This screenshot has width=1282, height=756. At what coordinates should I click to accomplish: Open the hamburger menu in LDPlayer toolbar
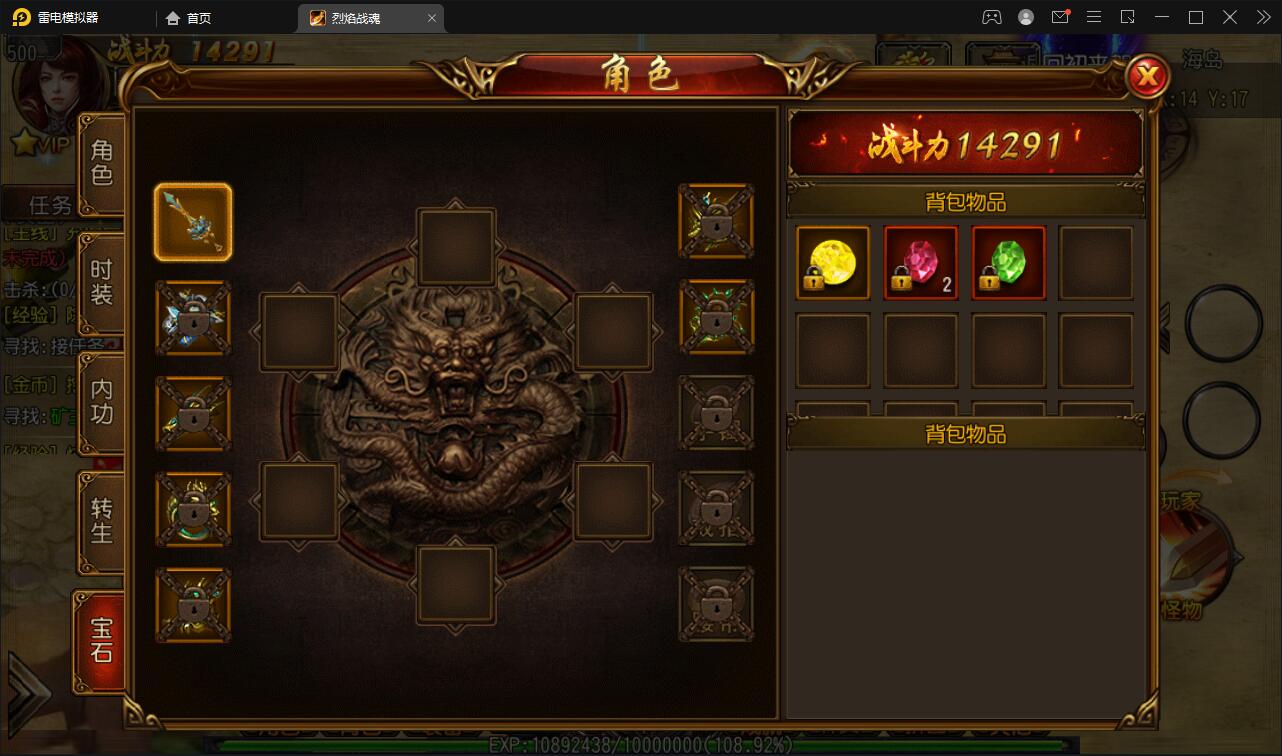pyautogui.click(x=1095, y=17)
